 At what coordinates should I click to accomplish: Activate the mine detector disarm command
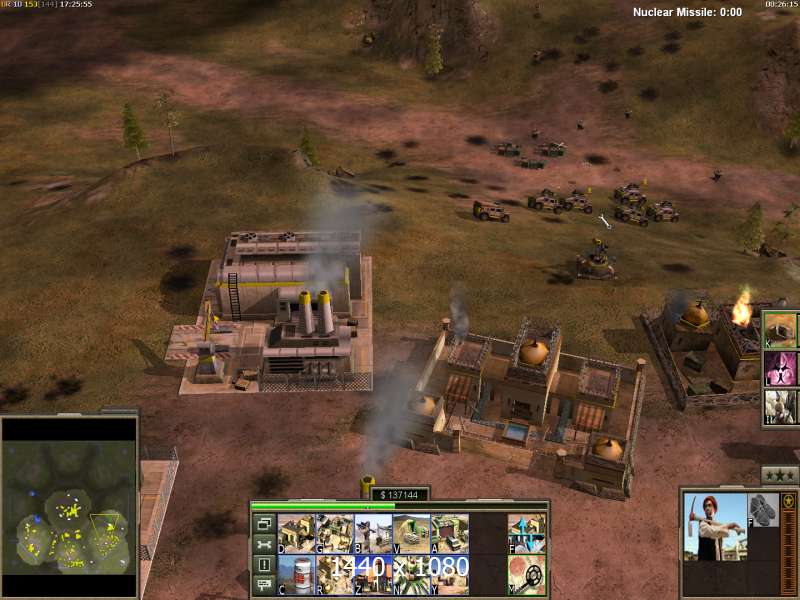(x=525, y=573)
